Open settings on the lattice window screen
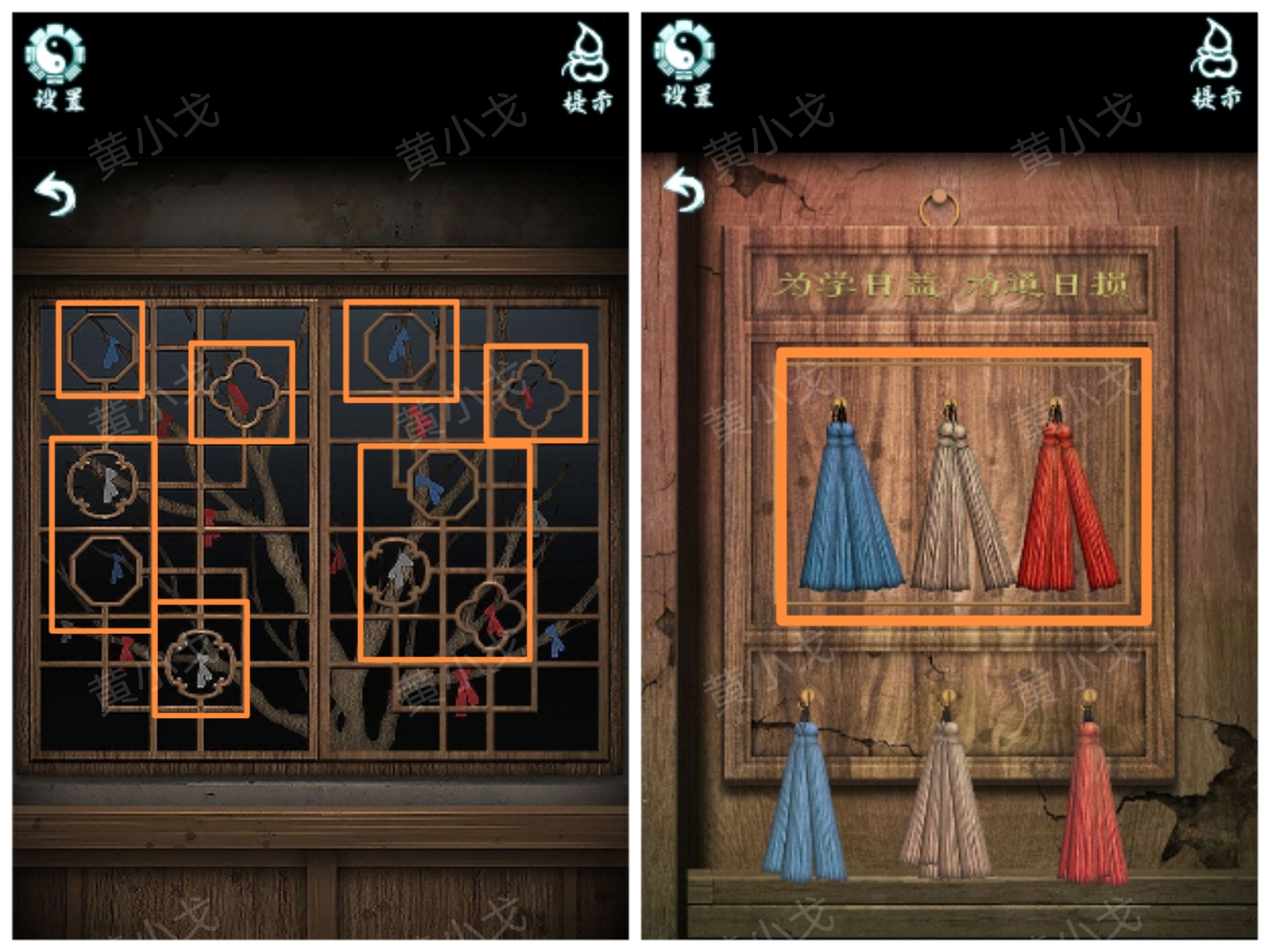 pos(57,66)
